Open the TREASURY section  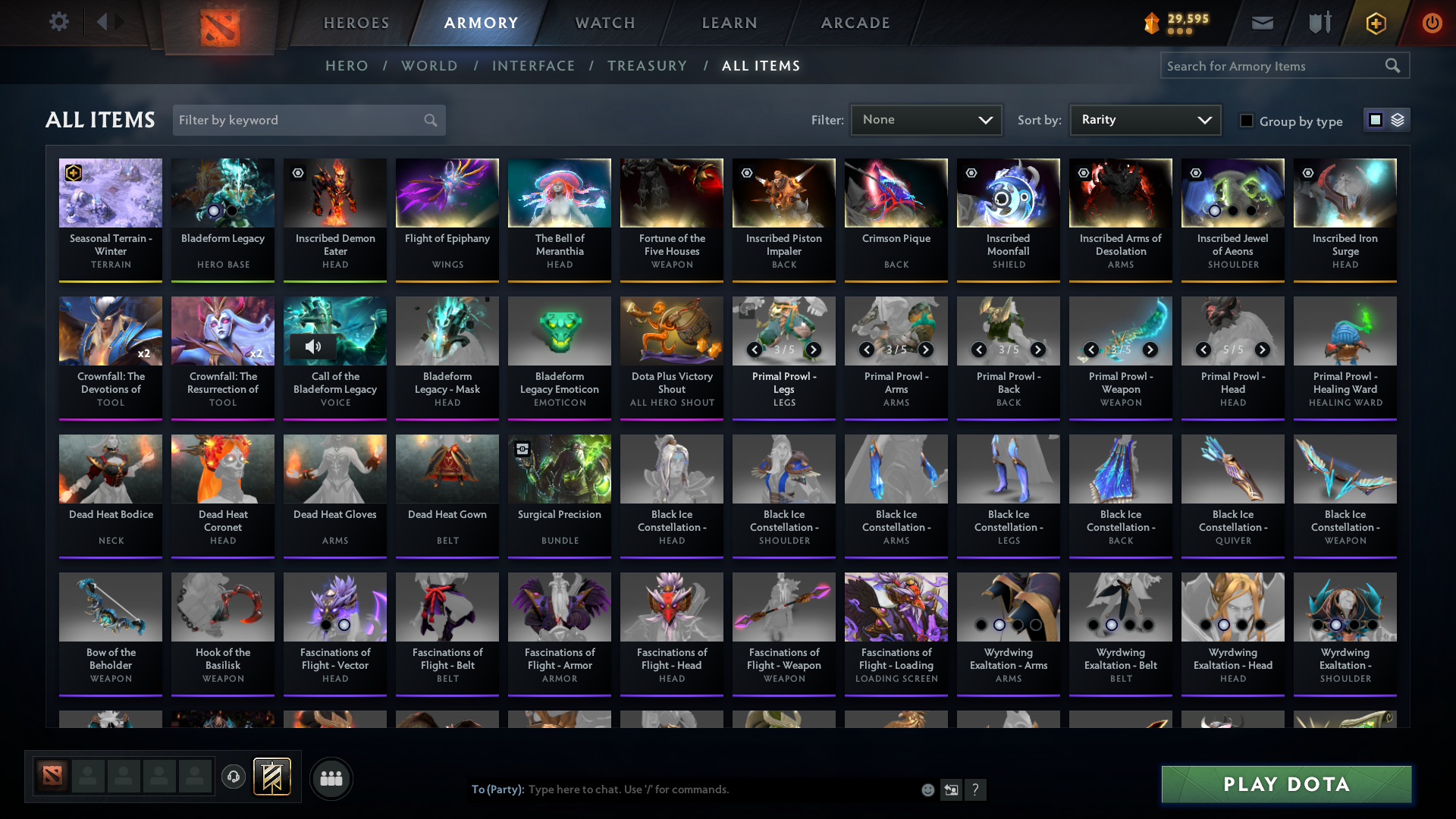pos(647,66)
